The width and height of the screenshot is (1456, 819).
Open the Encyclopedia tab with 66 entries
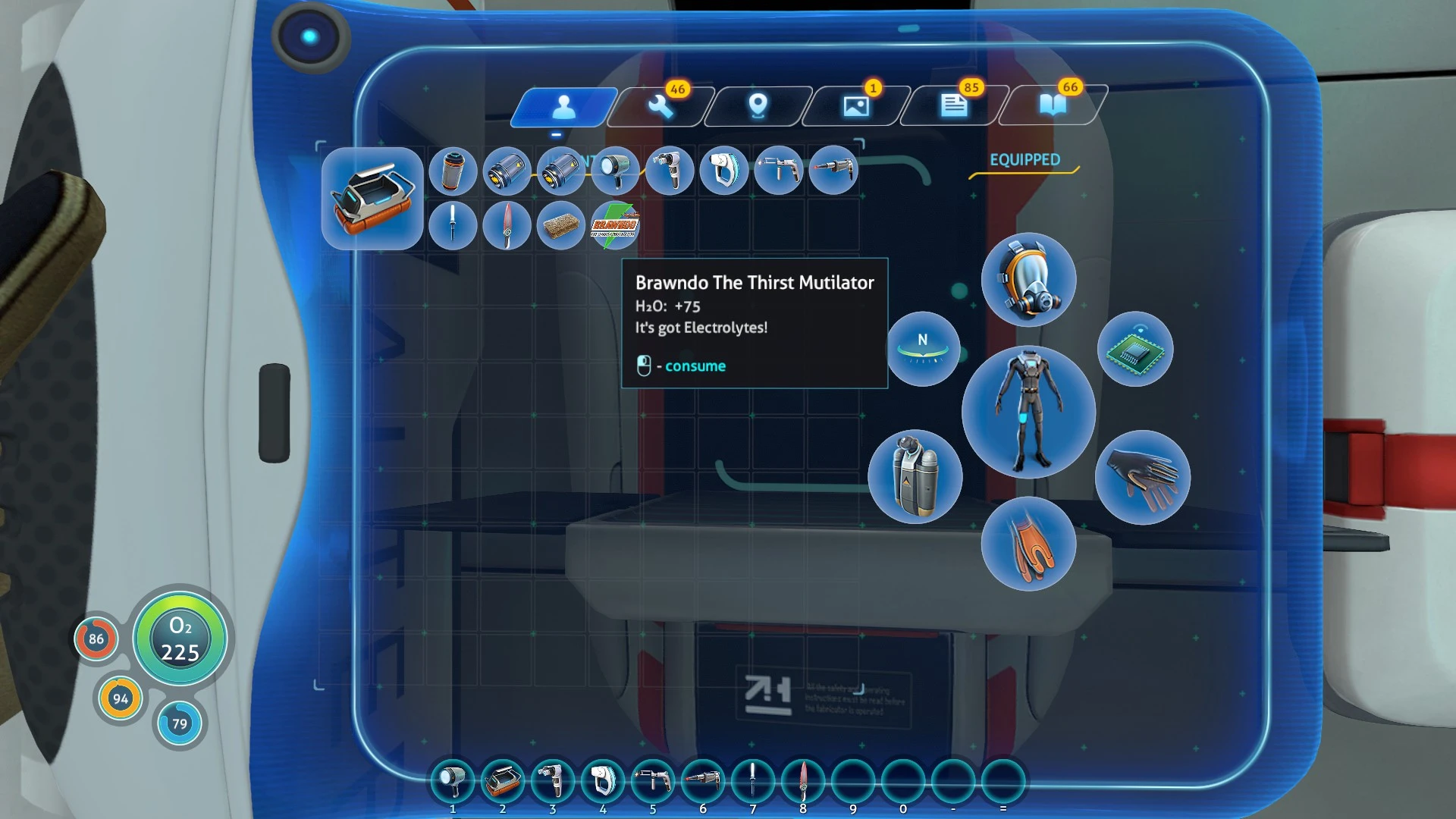(1054, 106)
